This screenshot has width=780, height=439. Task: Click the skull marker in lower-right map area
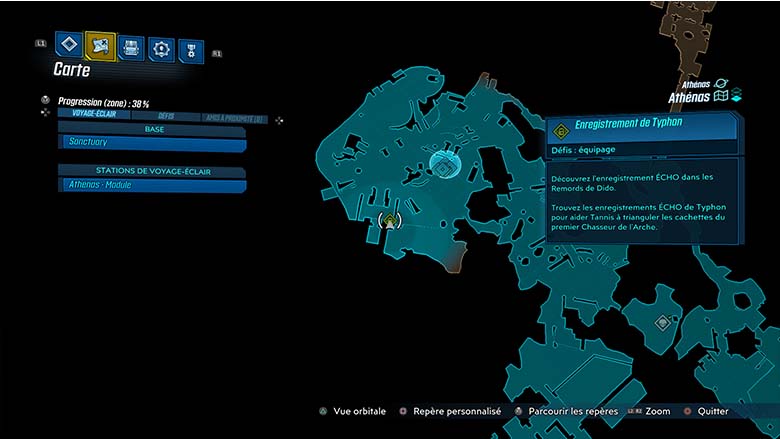(661, 323)
